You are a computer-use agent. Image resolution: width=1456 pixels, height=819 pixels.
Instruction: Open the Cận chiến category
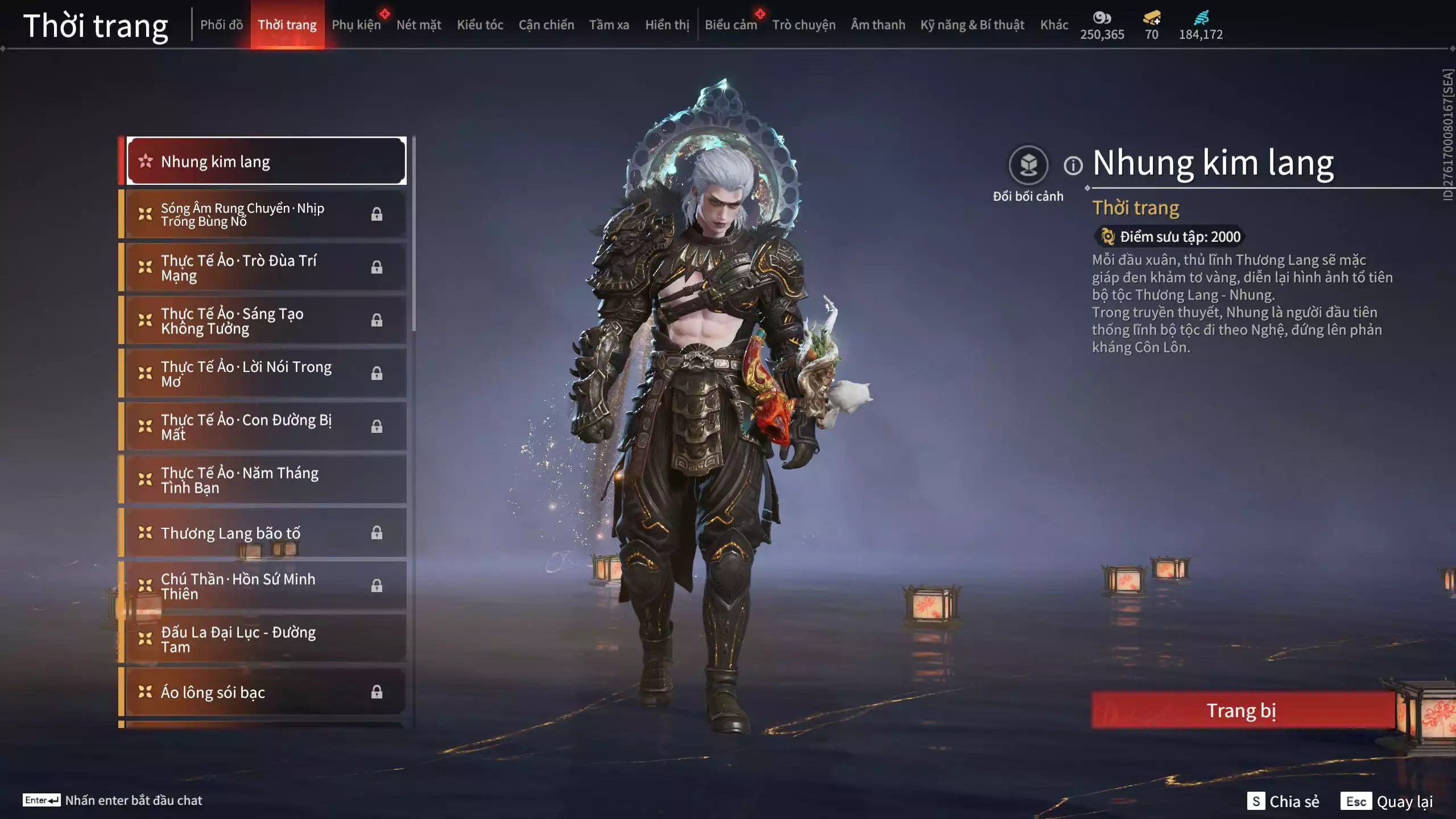tap(546, 25)
